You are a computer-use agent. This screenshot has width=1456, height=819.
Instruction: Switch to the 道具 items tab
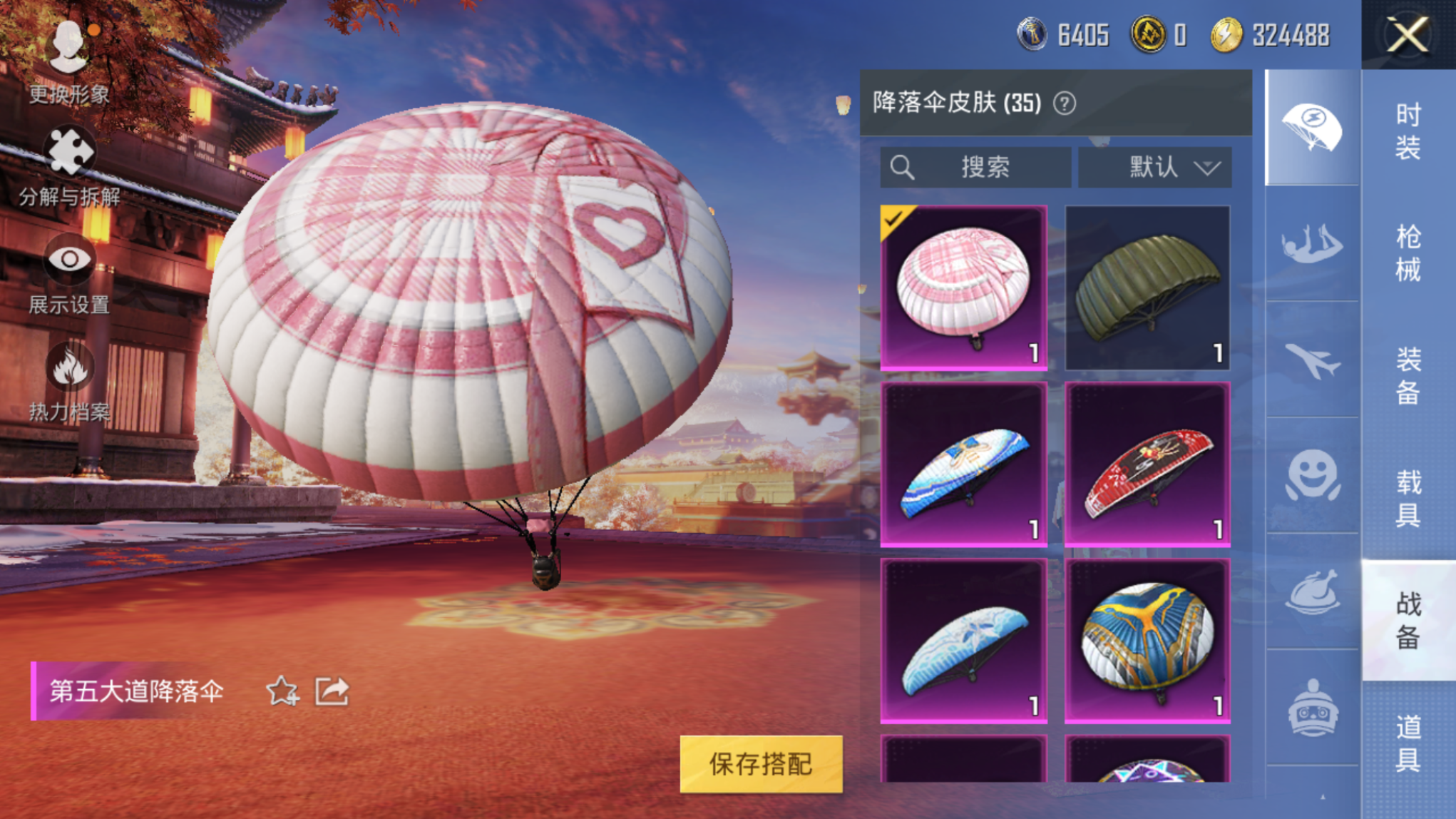tap(1408, 743)
